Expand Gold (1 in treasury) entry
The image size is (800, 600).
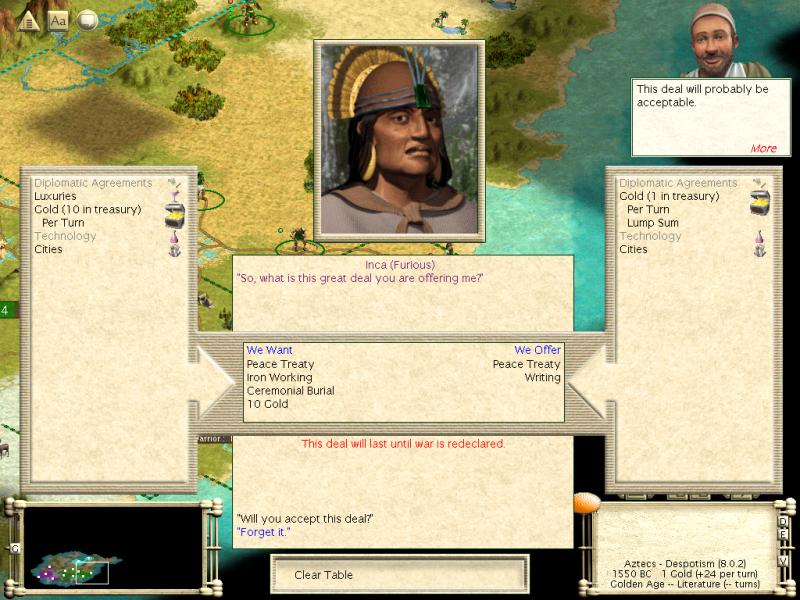pos(668,197)
